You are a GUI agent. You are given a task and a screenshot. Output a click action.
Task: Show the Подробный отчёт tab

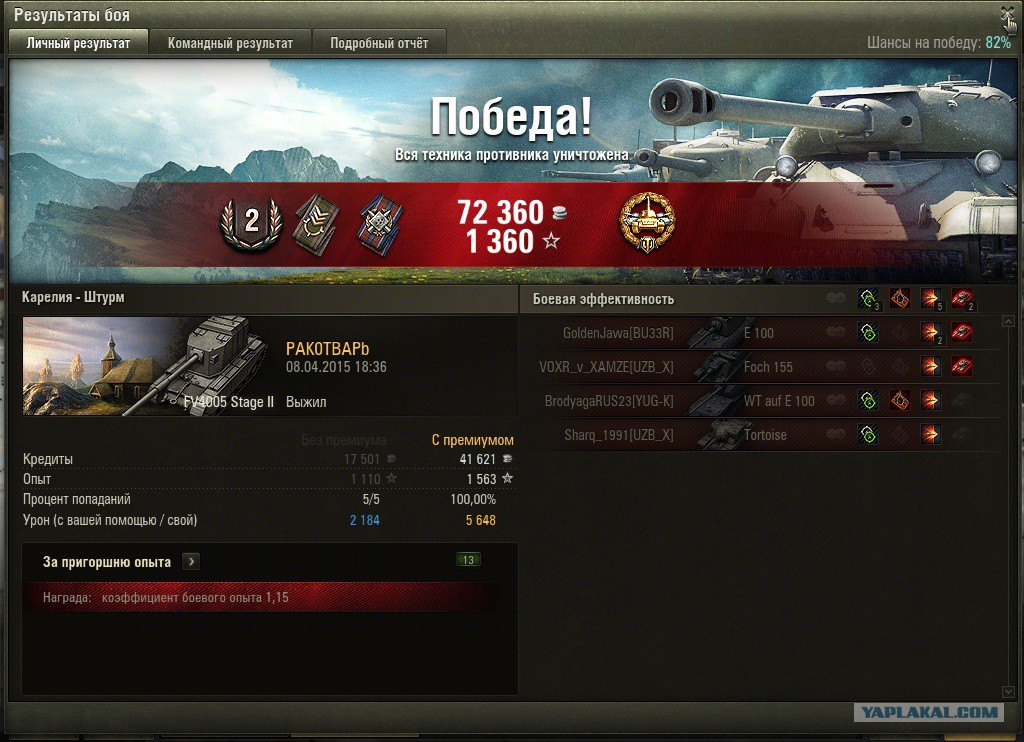[x=379, y=43]
